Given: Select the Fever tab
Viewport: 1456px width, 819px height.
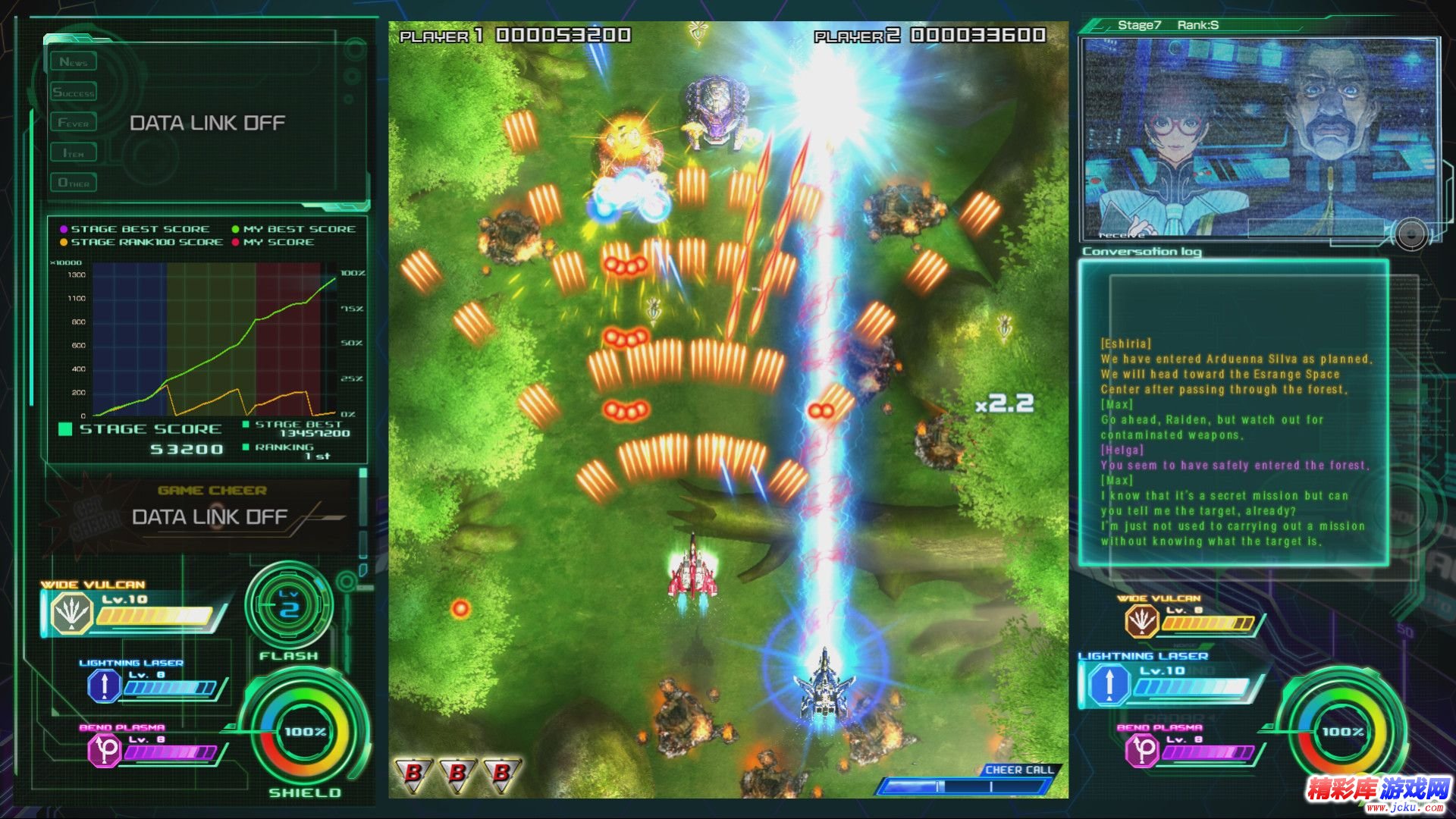Looking at the screenshot, I should pos(74,122).
